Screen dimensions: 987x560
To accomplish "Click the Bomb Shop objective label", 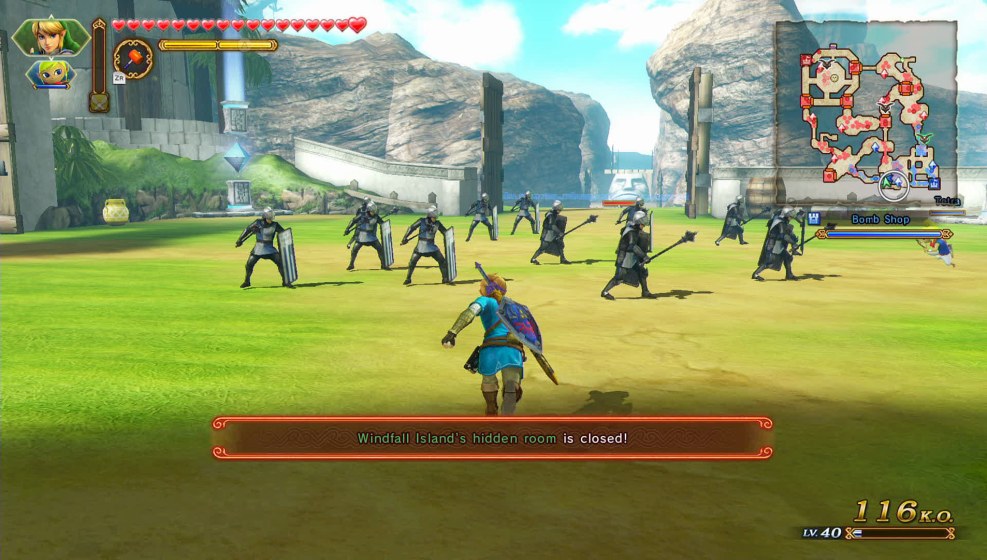I will 879,219.
